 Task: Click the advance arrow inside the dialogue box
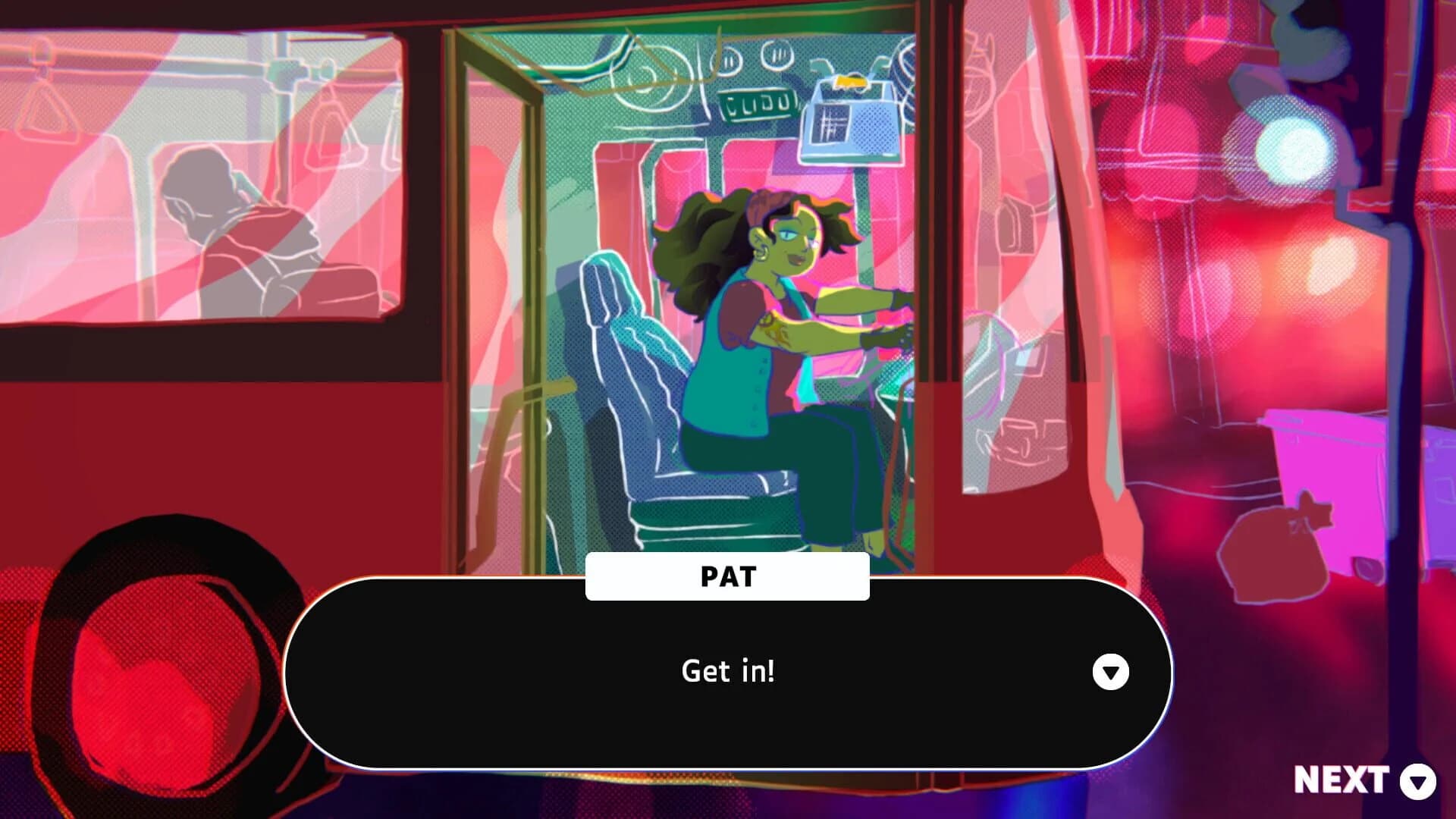(x=1112, y=671)
